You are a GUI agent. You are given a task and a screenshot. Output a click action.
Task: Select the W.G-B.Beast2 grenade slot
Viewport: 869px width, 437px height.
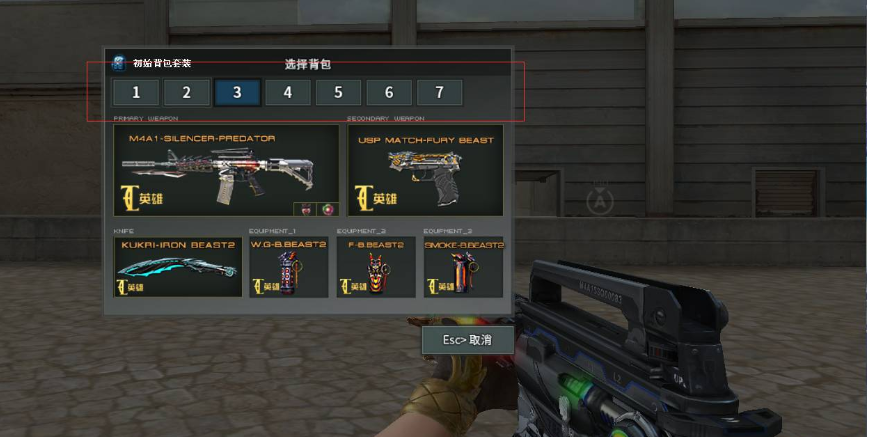tap(288, 267)
